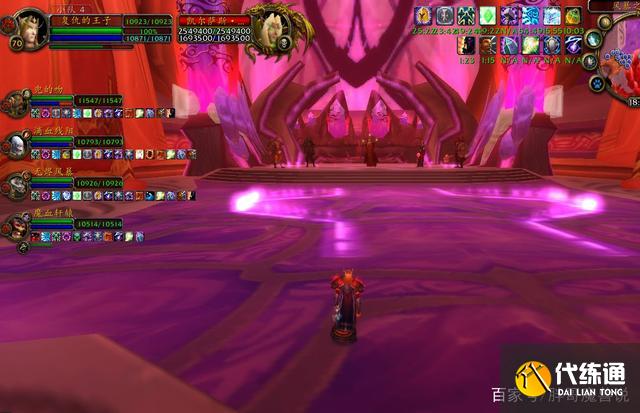Click the dark silhouette buff timed 1:23
Image resolution: width=640 pixels, height=413 pixels.
466,46
